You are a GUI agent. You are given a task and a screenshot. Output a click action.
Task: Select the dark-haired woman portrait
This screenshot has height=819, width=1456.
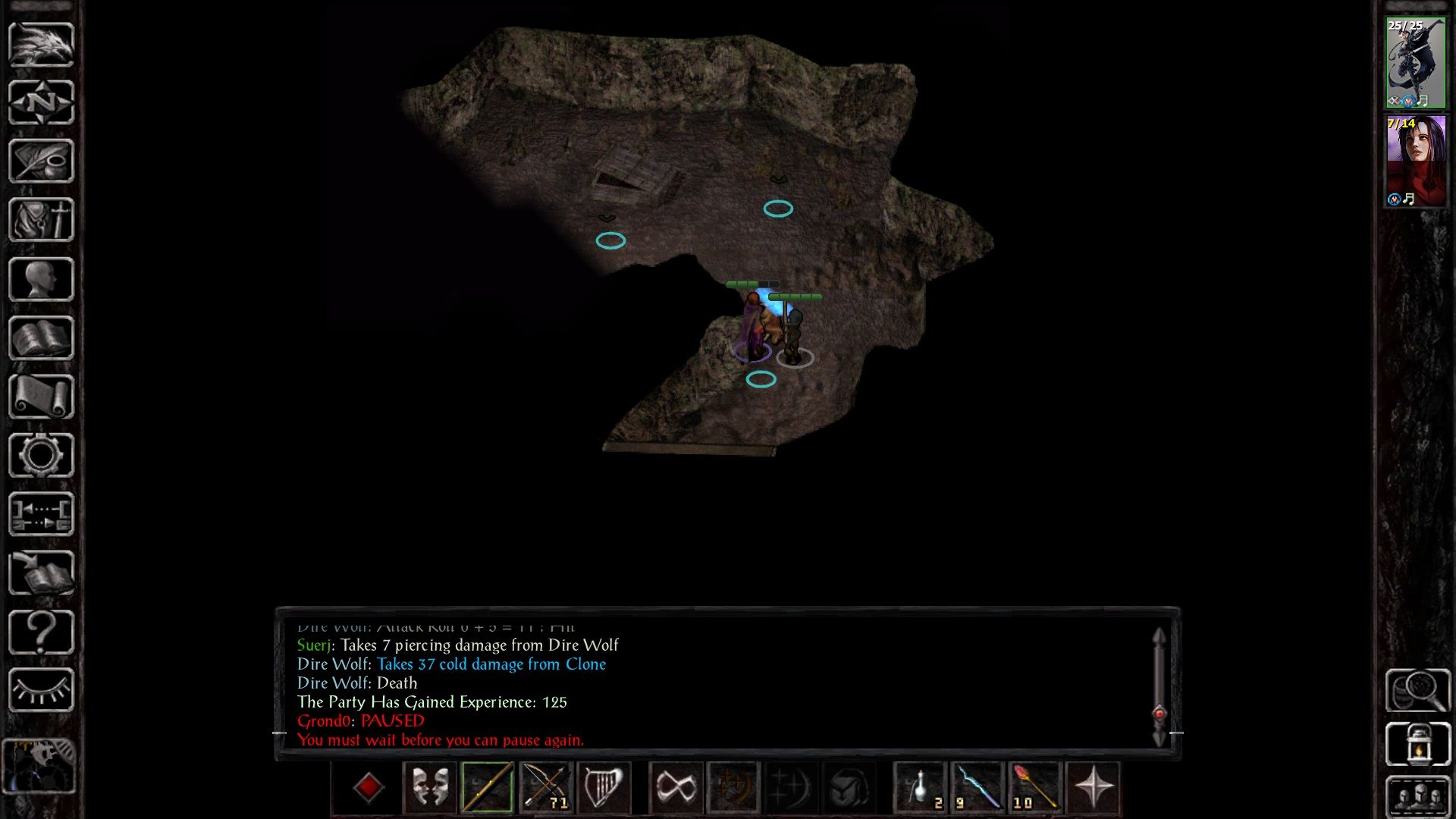1415,161
